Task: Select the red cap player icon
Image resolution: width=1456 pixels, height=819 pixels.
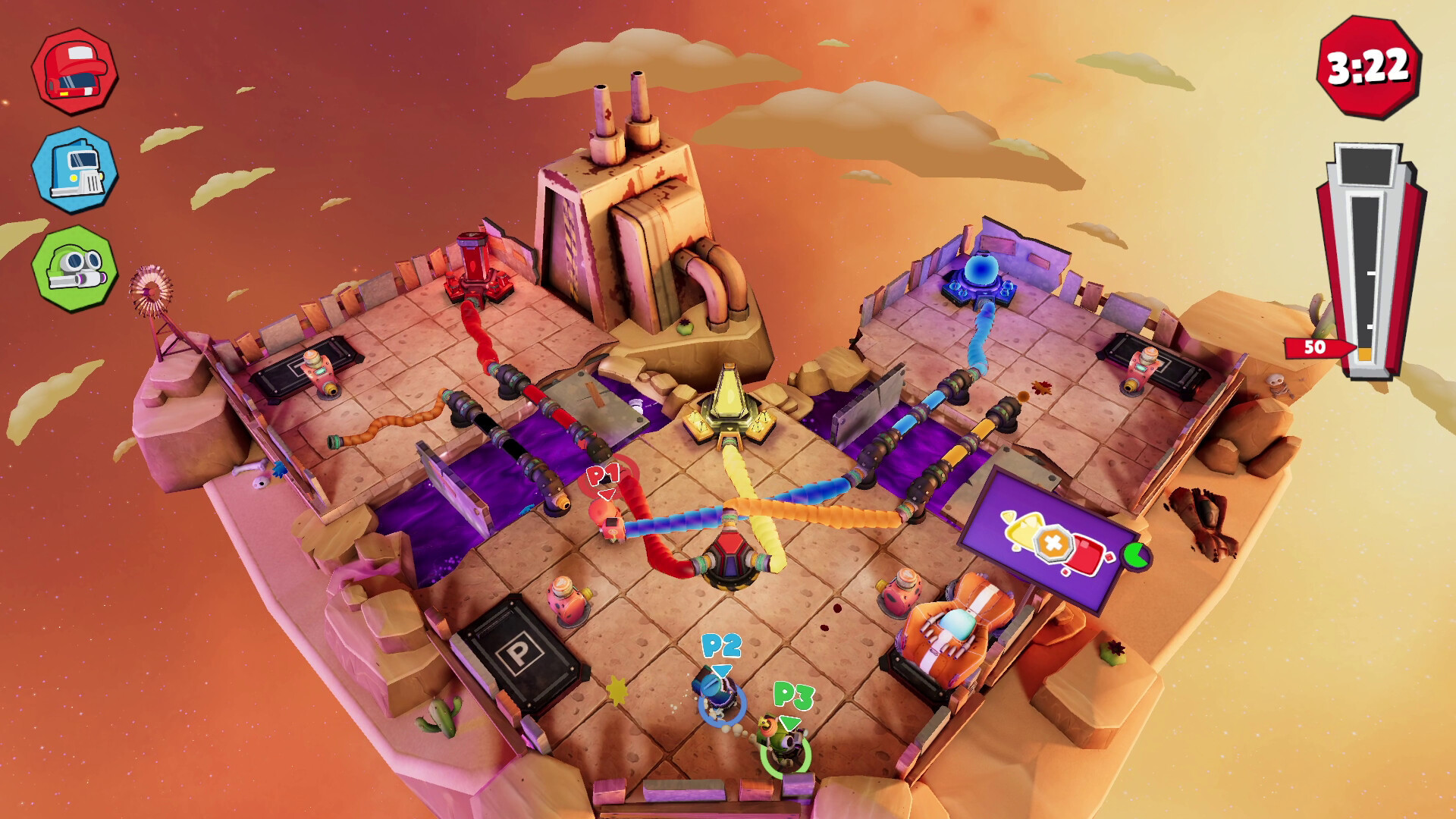Action: click(x=74, y=71)
